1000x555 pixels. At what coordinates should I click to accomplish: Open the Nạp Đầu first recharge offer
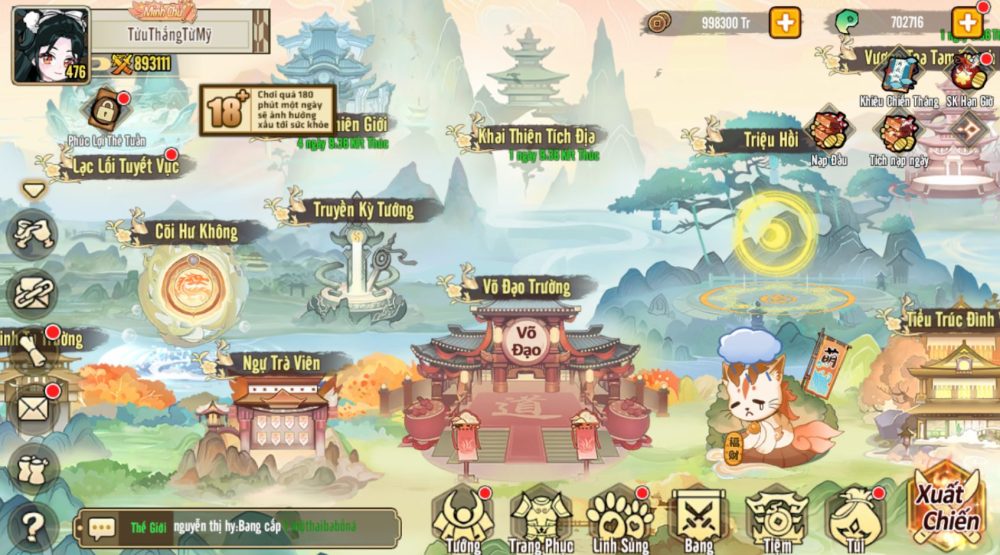(x=828, y=133)
